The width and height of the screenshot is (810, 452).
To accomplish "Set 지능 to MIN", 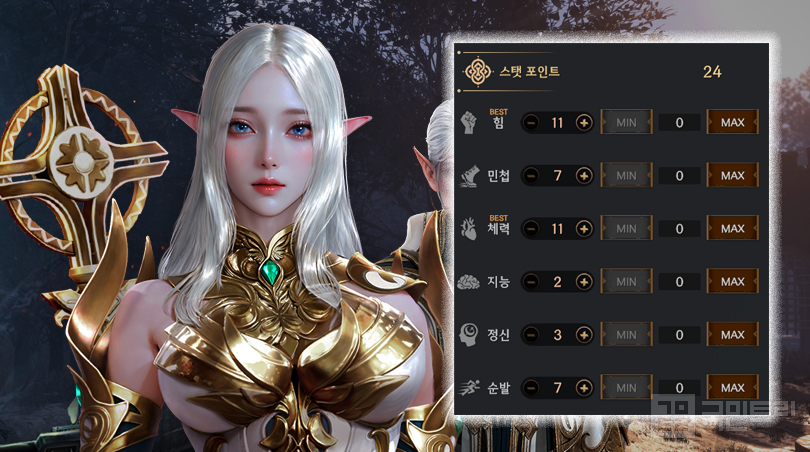I will (626, 282).
